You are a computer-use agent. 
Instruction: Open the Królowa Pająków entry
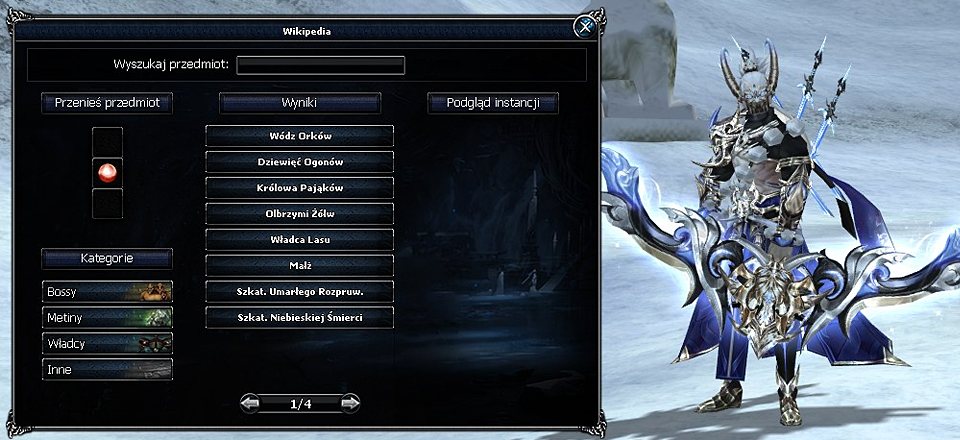click(300, 187)
